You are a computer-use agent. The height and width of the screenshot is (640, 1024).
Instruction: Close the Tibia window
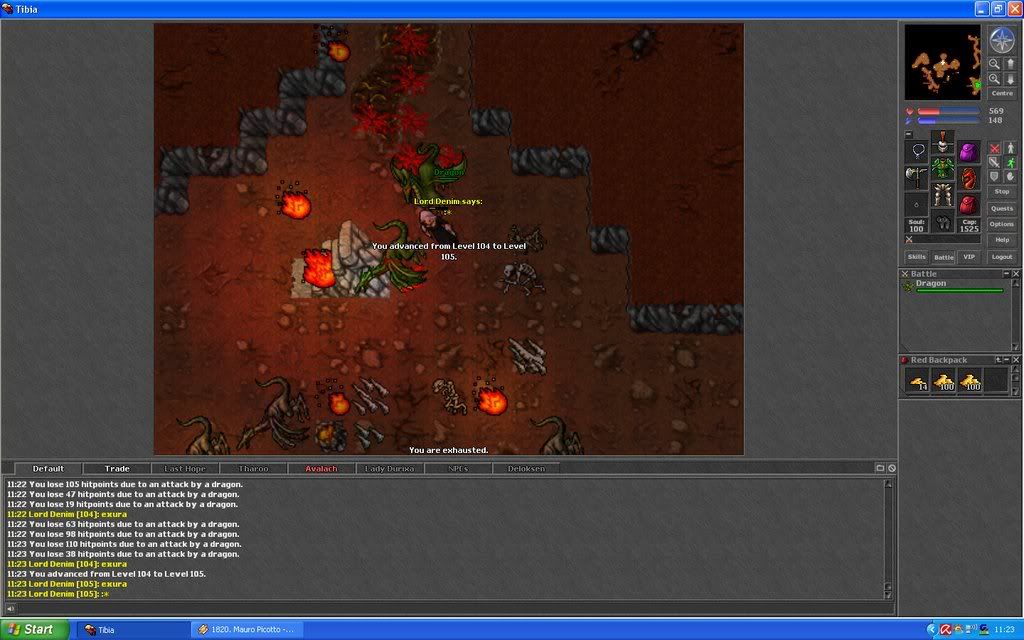coord(1012,8)
